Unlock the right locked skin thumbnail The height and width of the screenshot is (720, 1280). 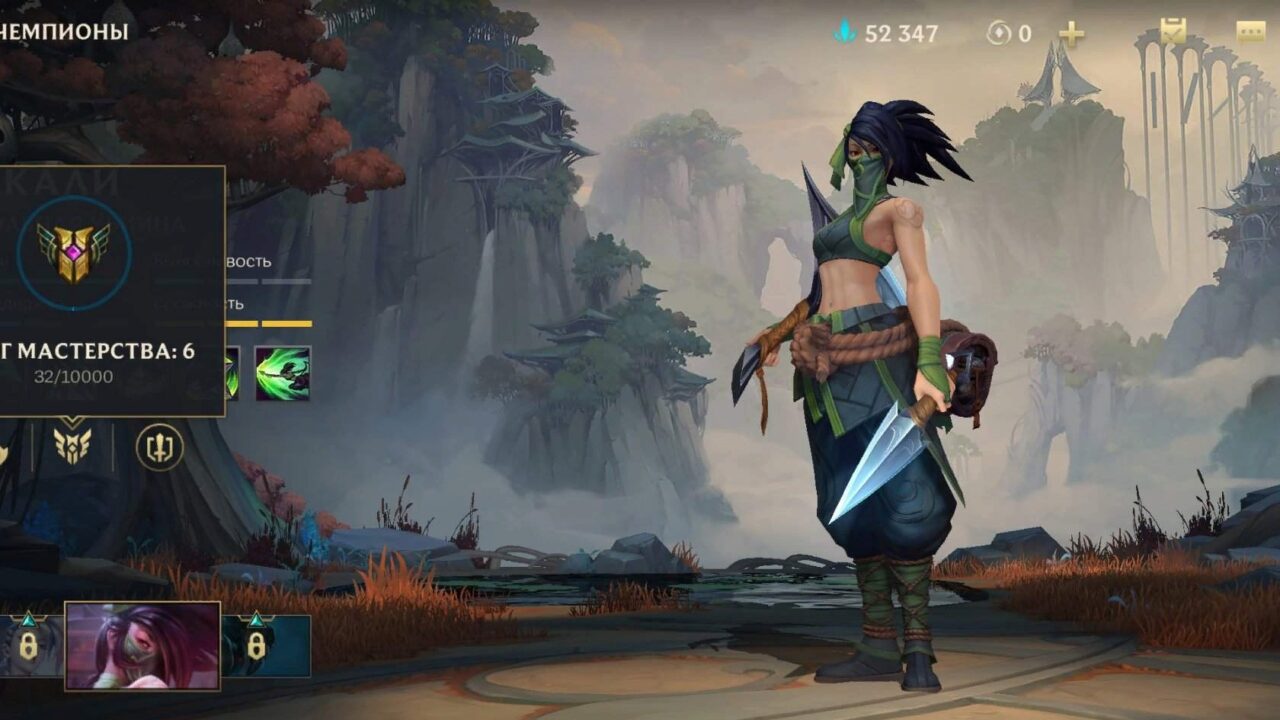(256, 646)
